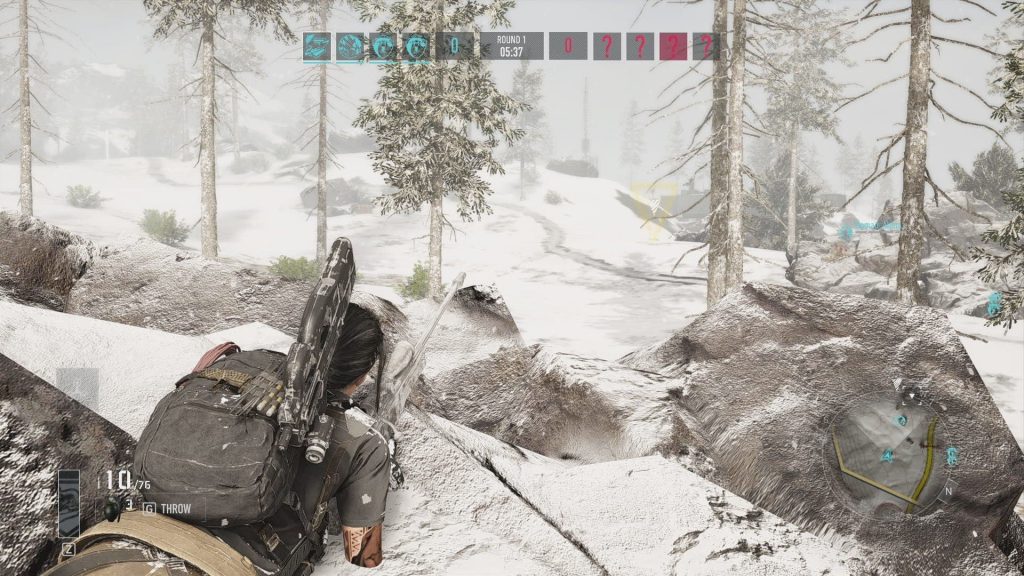Select the highlighted red enemy question-mark tile

[673, 46]
